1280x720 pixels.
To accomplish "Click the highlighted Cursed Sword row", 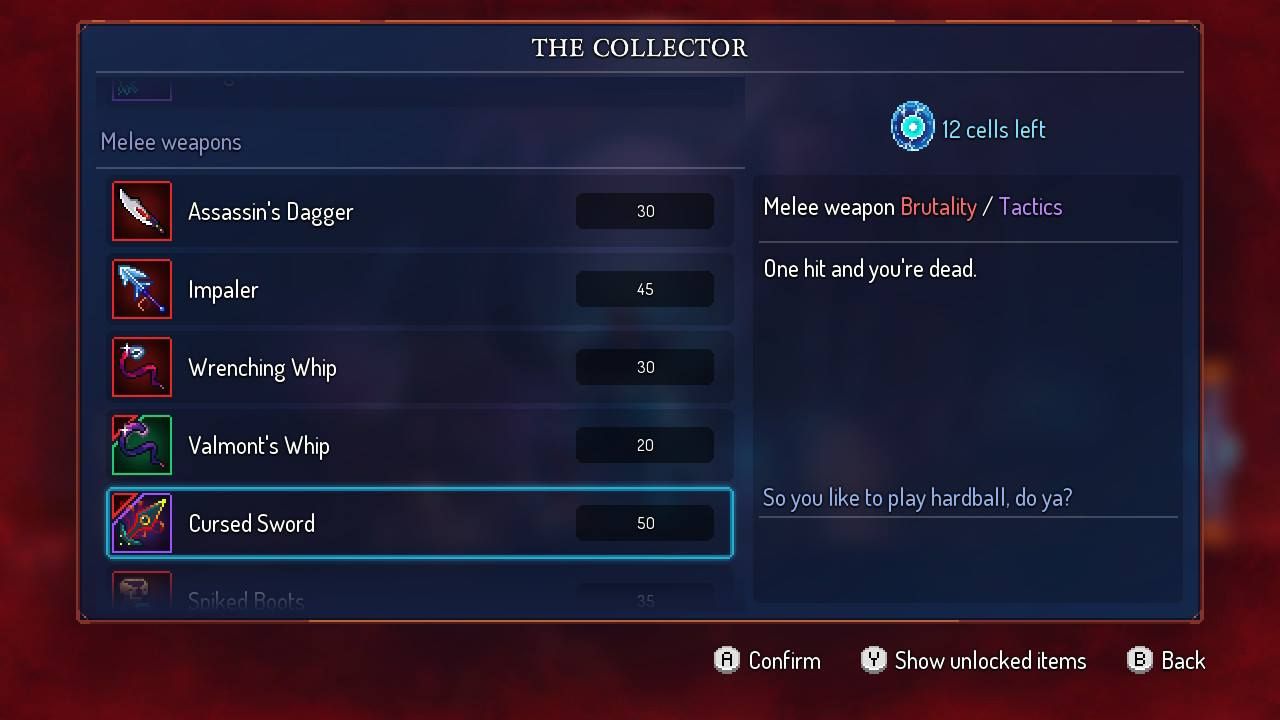I will (420, 523).
